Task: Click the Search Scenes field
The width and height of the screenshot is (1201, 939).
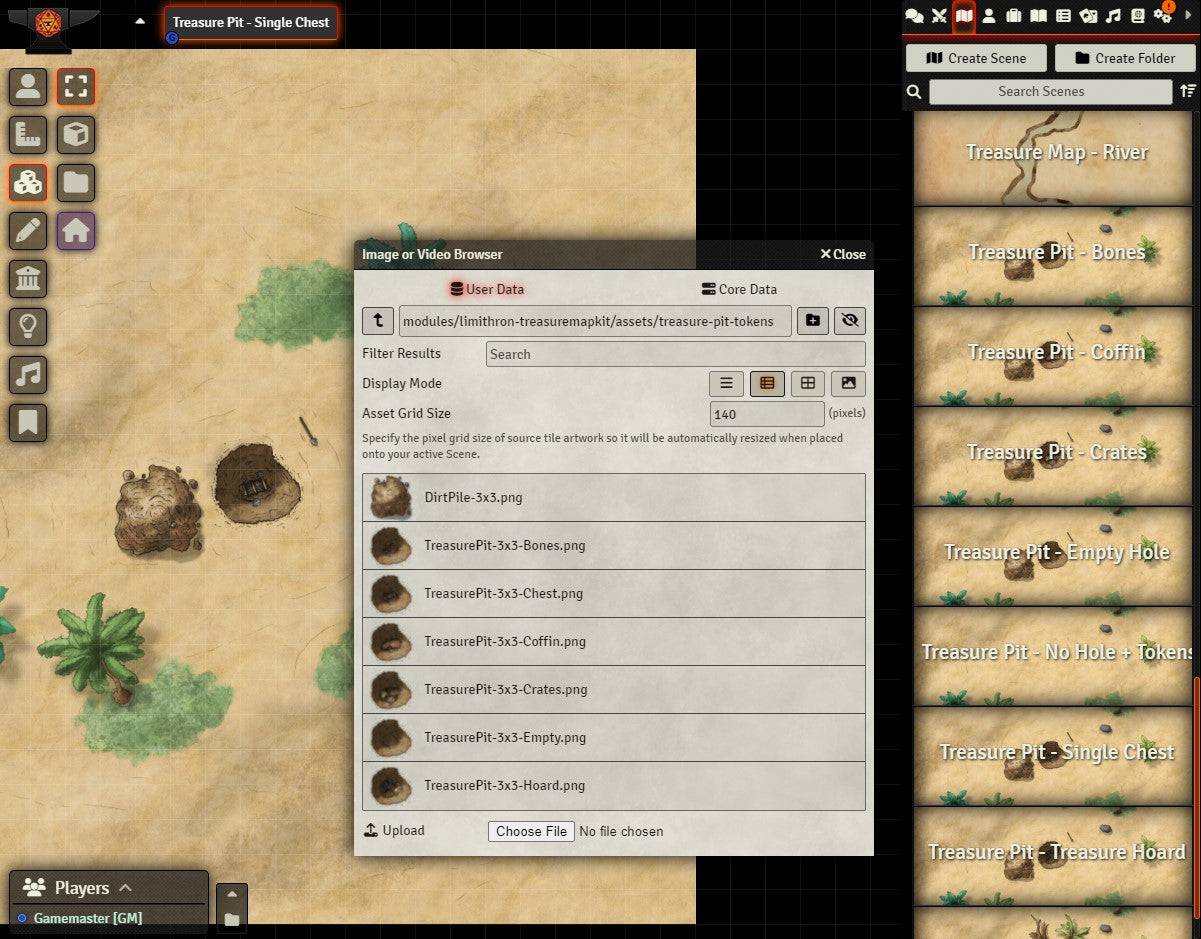Action: pyautogui.click(x=1050, y=91)
